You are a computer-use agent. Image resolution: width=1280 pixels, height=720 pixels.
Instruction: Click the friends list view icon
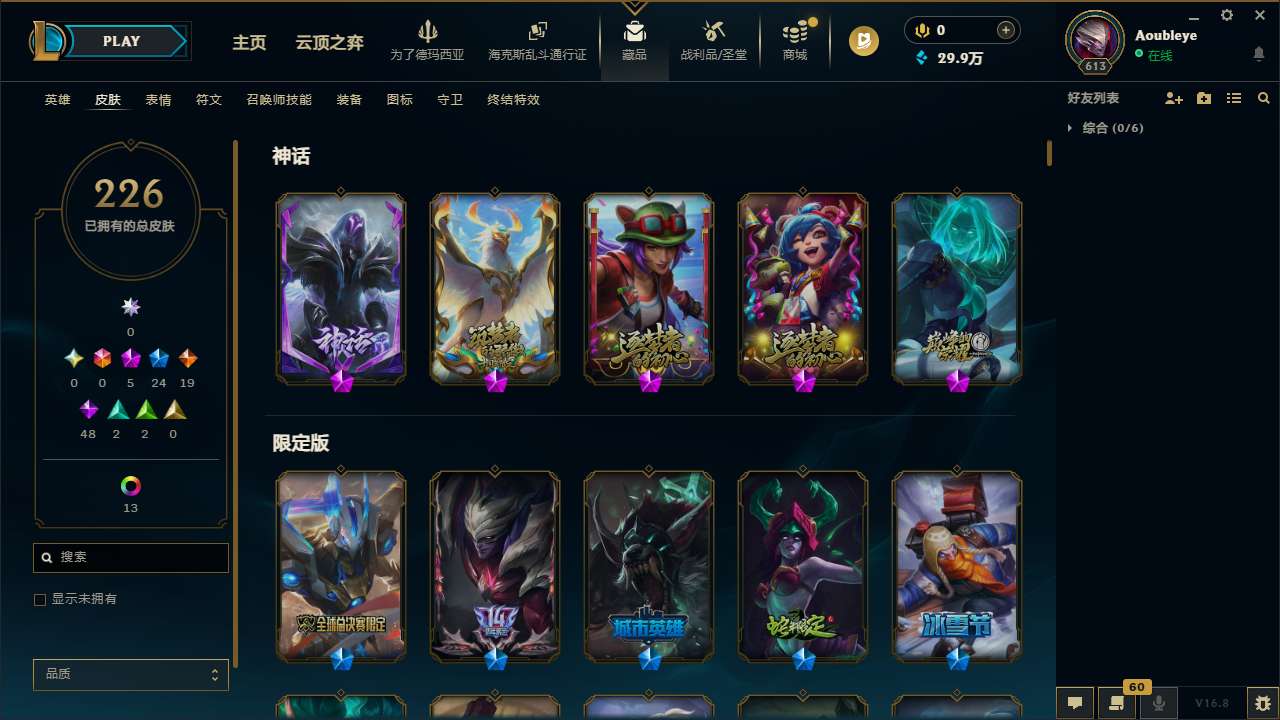[1234, 98]
